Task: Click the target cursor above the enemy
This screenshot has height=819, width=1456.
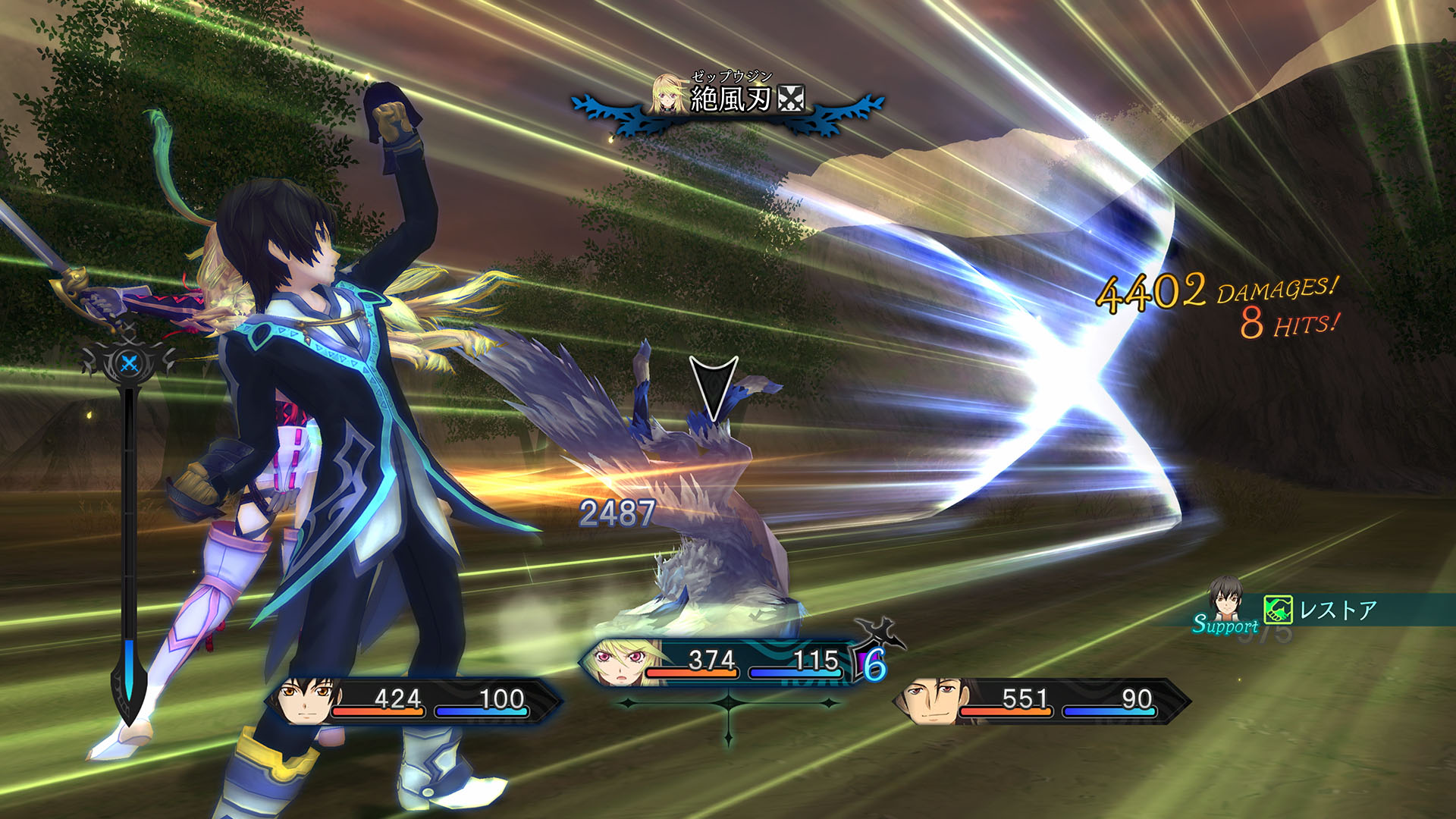Action: [713, 387]
